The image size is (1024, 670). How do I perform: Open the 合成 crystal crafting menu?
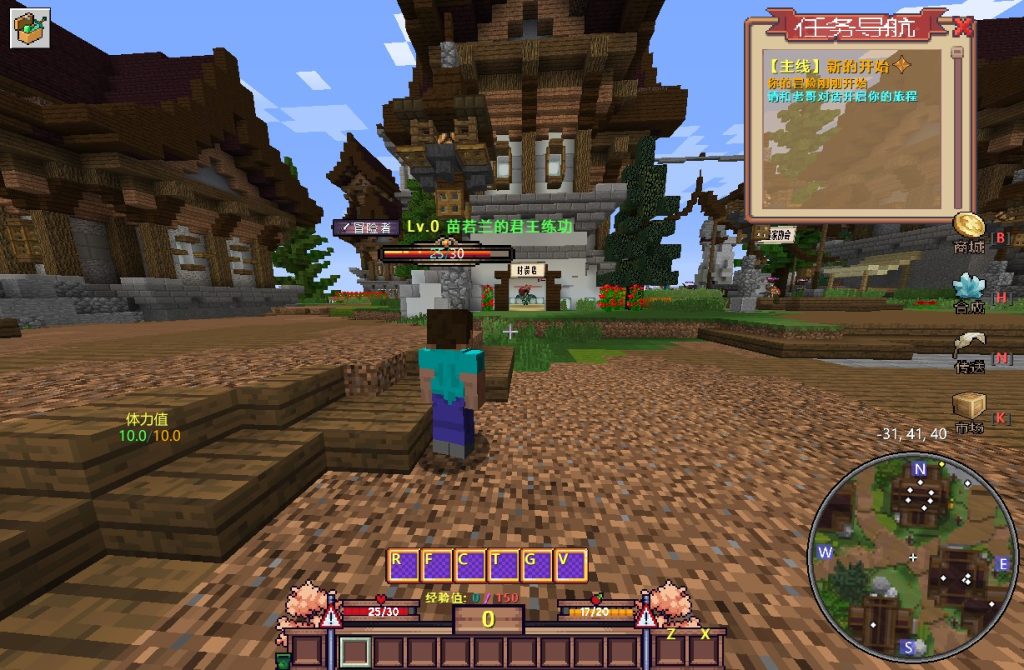[968, 289]
